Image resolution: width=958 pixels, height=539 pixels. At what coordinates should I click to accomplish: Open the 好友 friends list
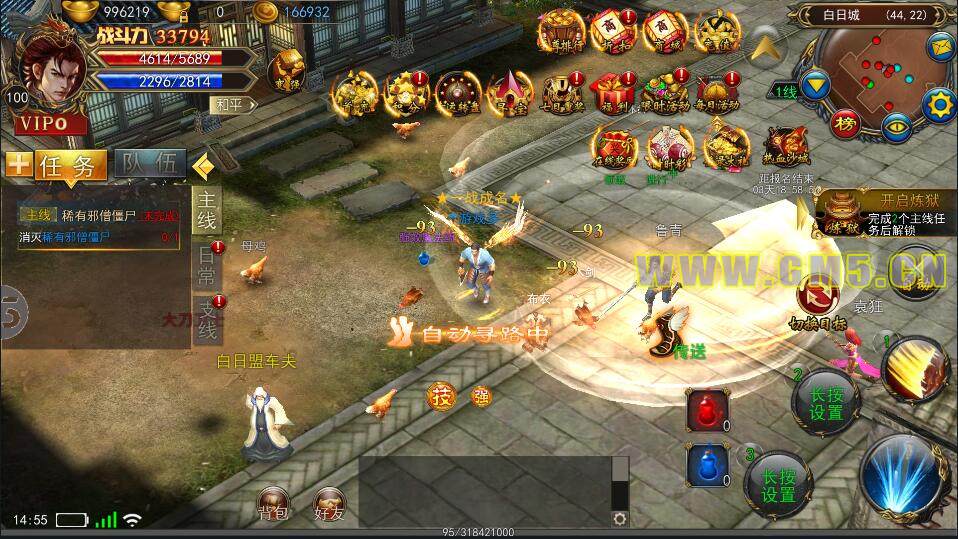[329, 504]
